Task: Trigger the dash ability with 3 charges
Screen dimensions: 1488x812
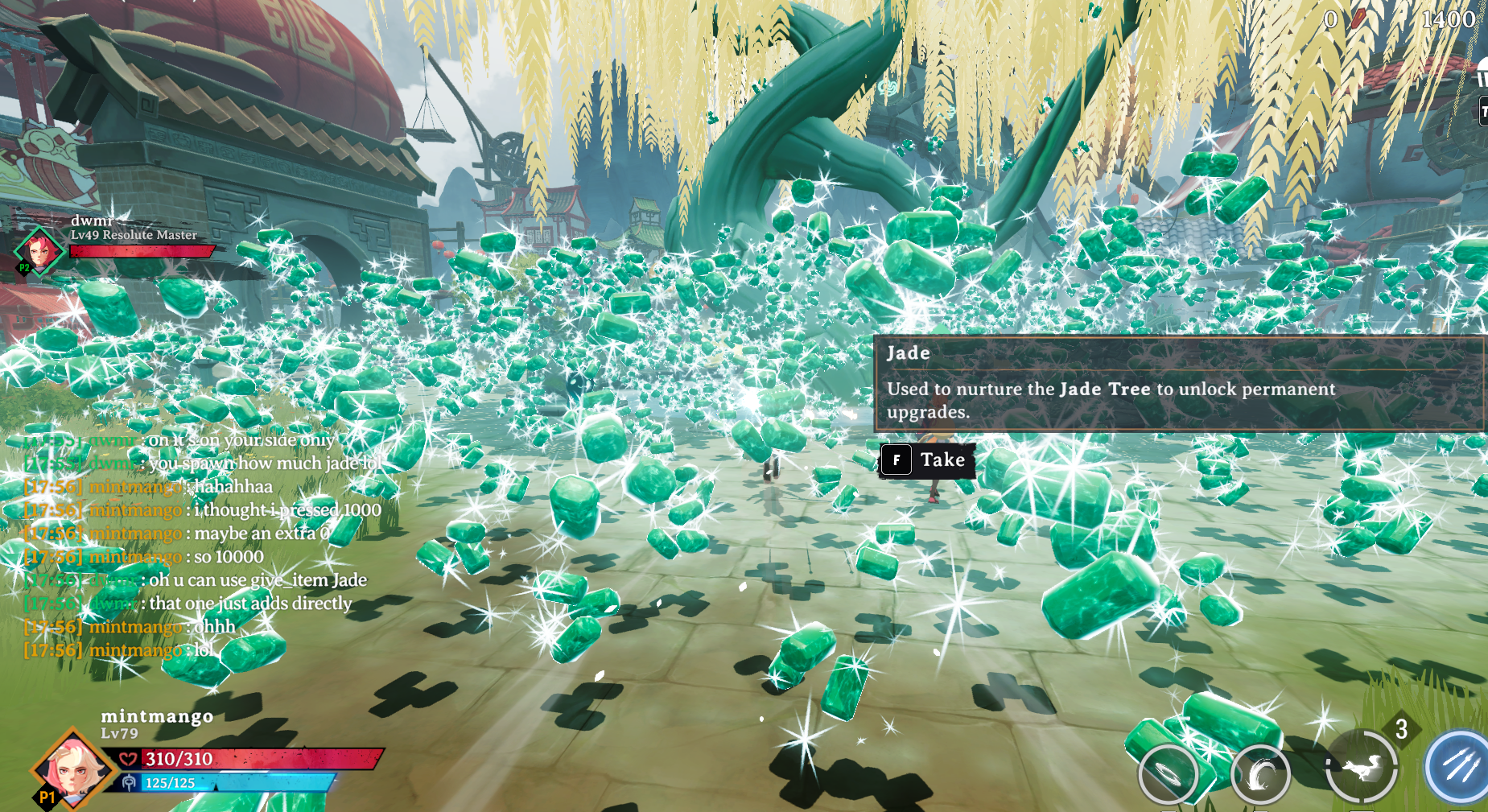Action: pos(1361,767)
